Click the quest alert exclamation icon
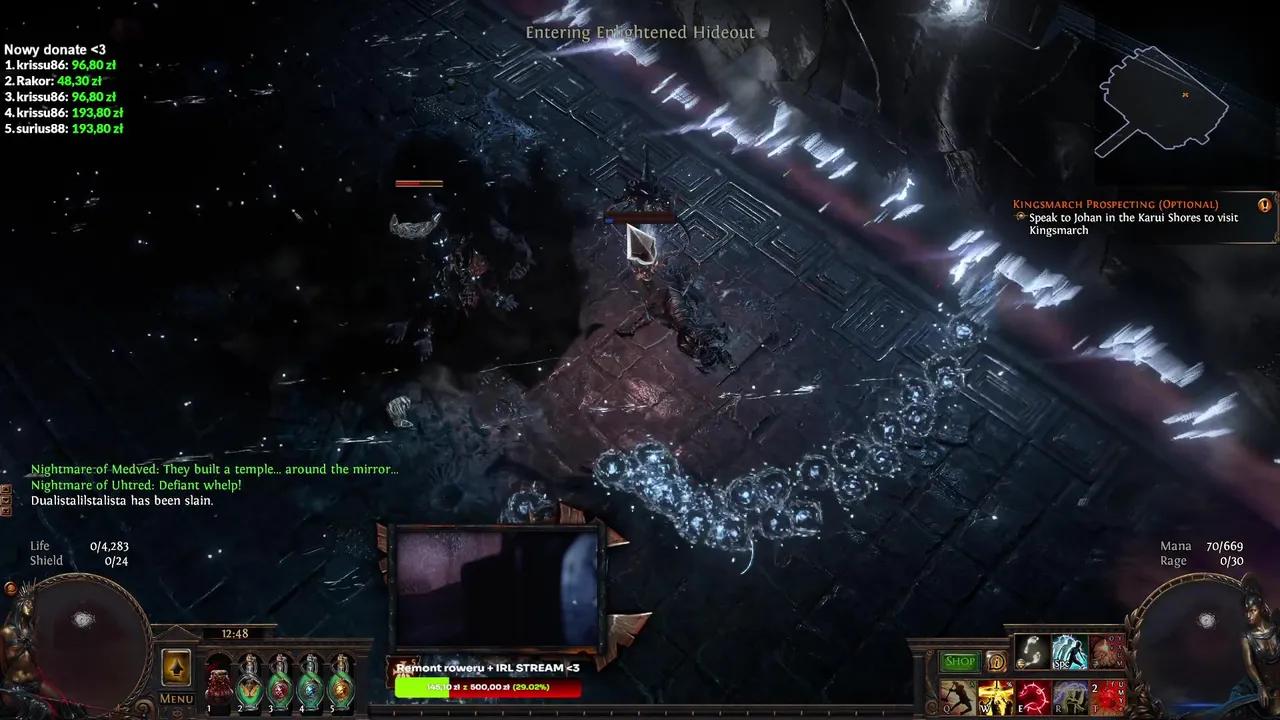The height and width of the screenshot is (720, 1280). (x=1264, y=205)
